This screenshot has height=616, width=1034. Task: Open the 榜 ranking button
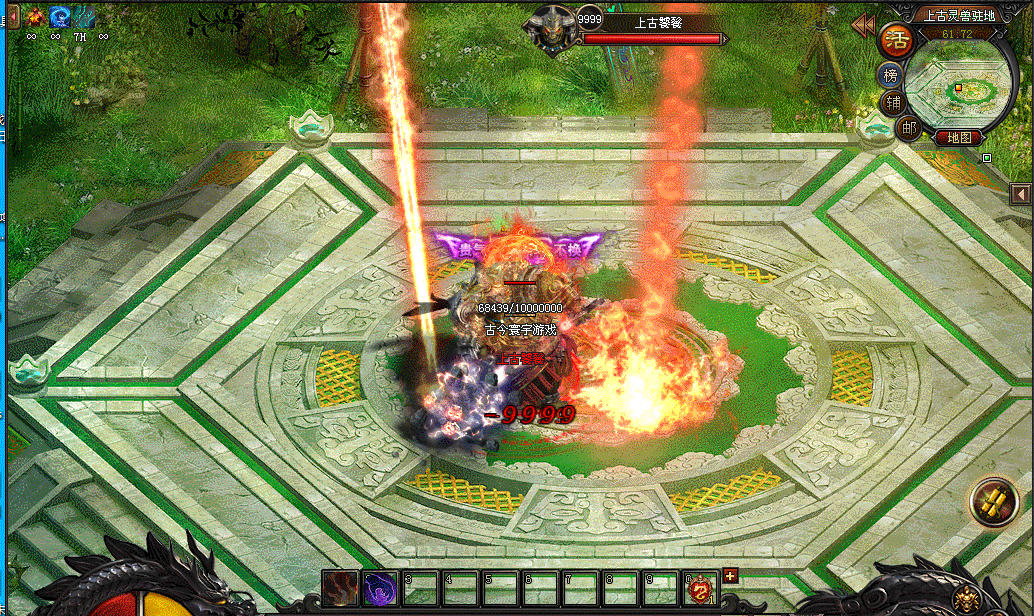pyautogui.click(x=890, y=75)
